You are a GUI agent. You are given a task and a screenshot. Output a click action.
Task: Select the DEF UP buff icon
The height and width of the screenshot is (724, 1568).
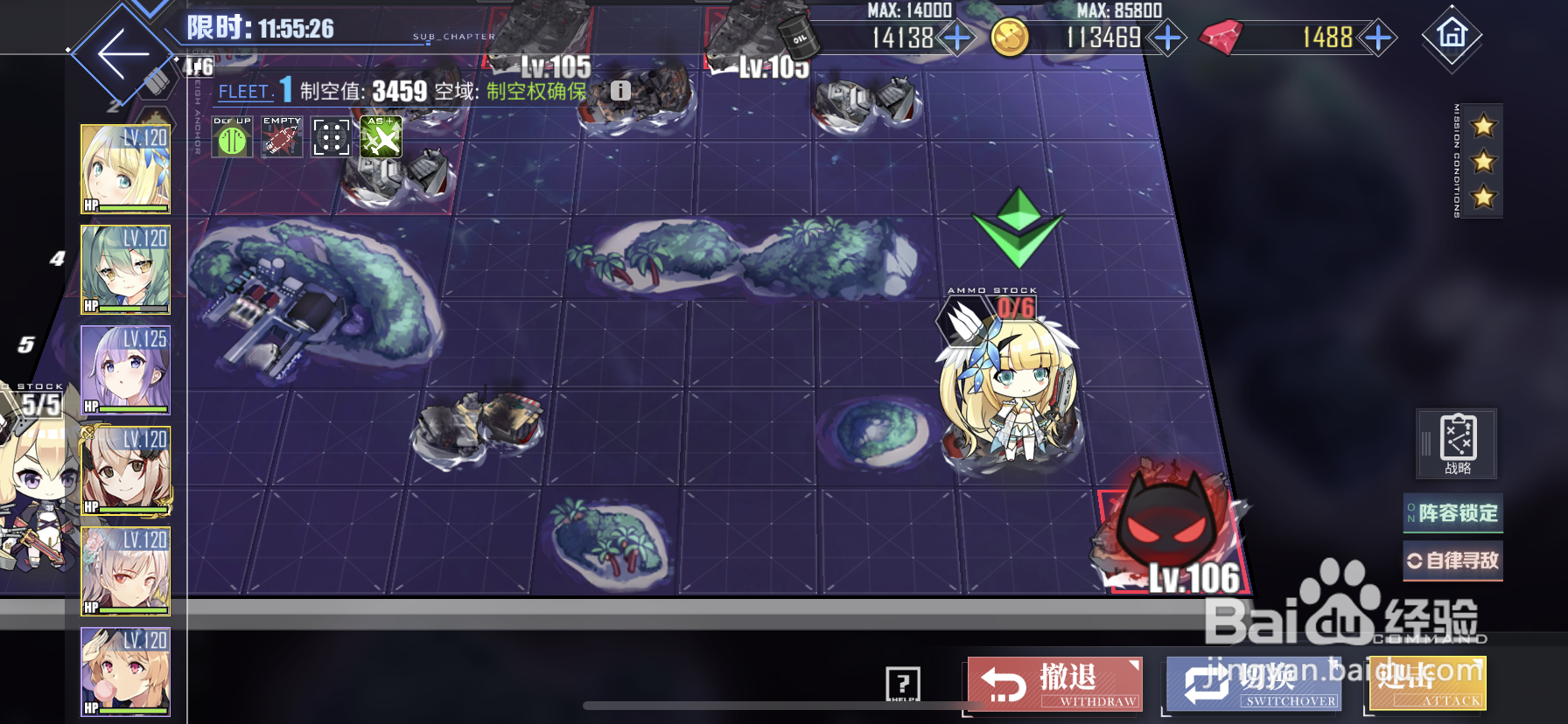(231, 136)
